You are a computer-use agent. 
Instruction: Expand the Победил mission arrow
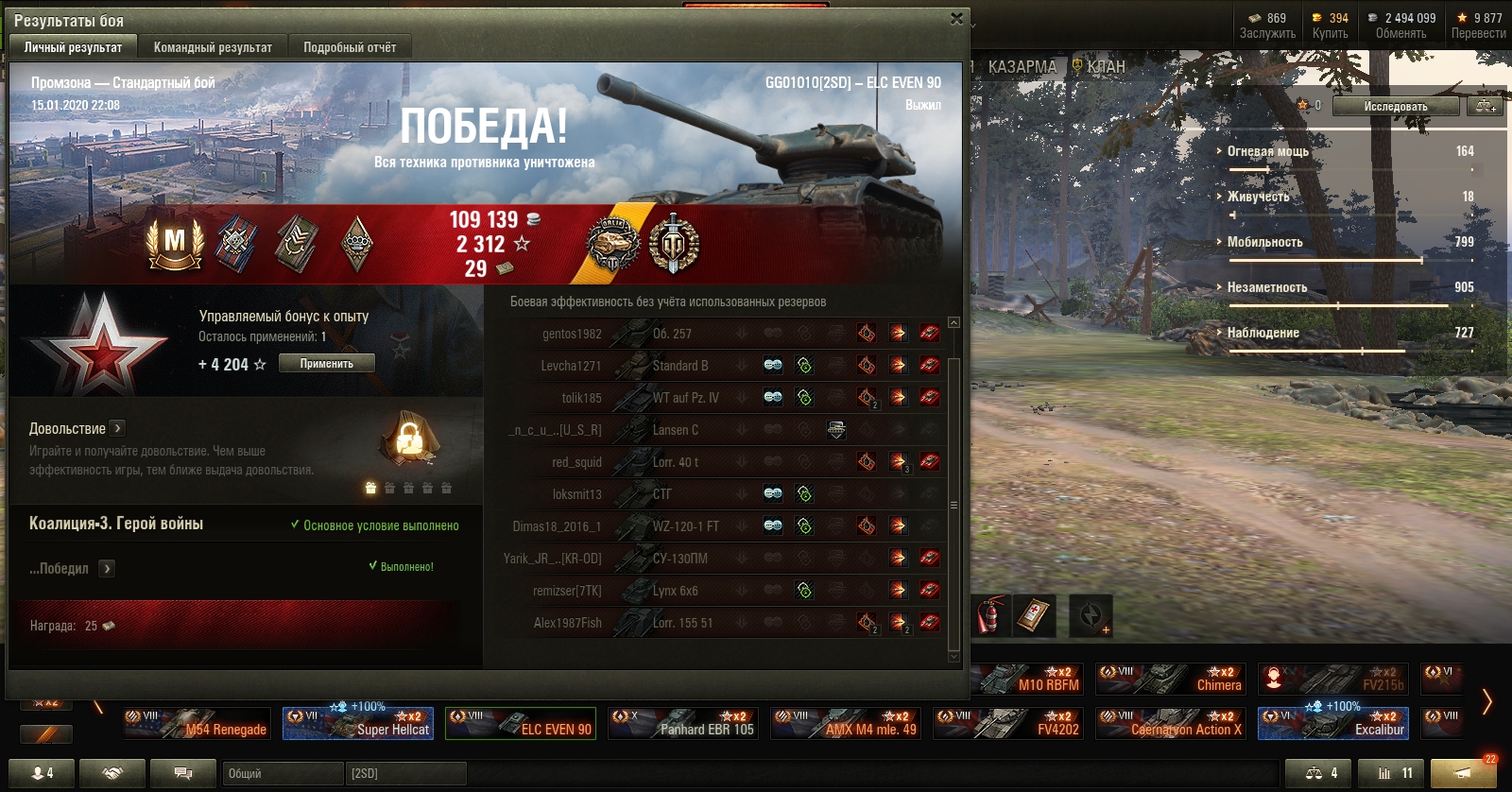pos(107,568)
